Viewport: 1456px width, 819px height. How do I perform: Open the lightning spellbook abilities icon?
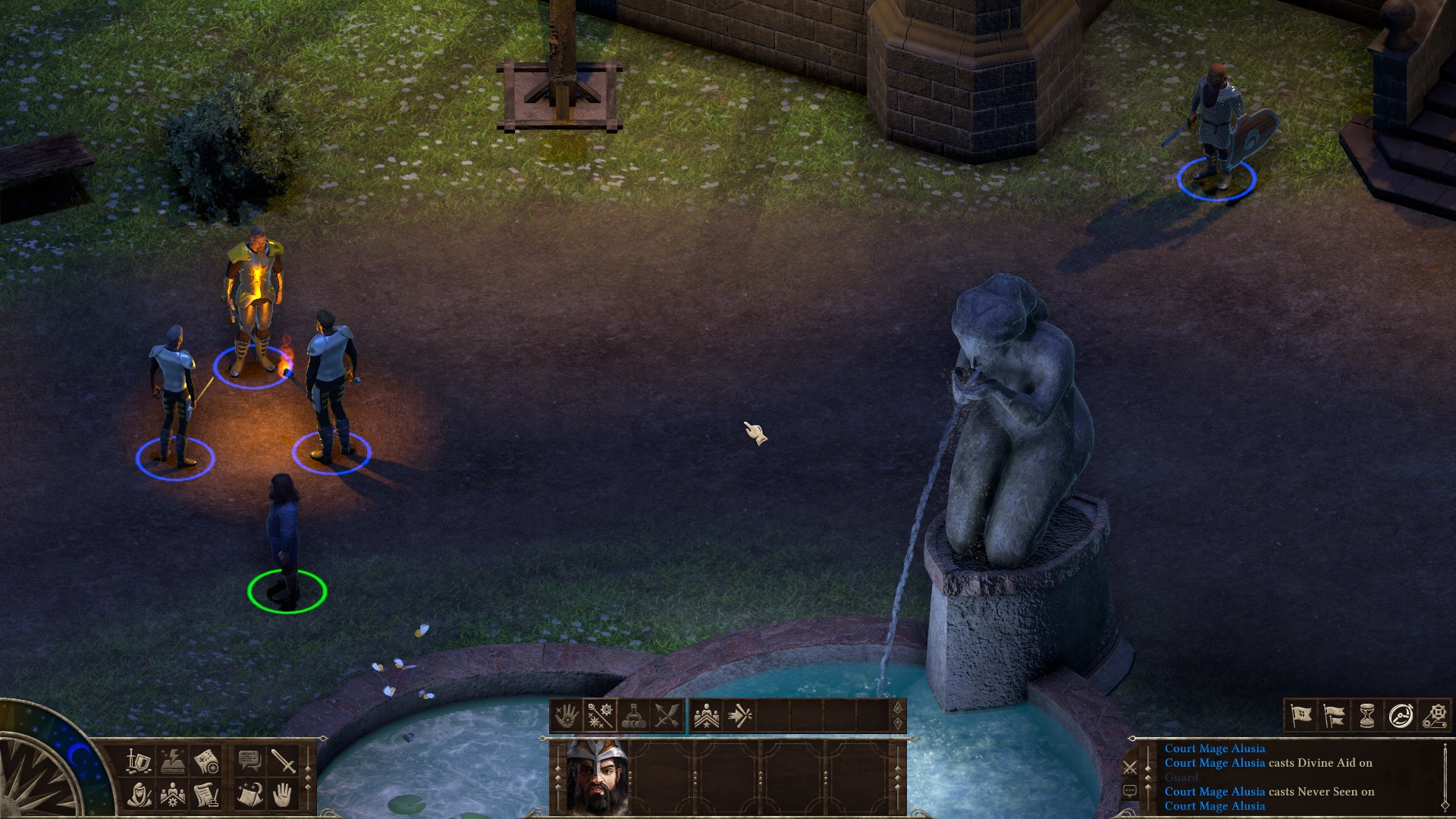point(172,761)
